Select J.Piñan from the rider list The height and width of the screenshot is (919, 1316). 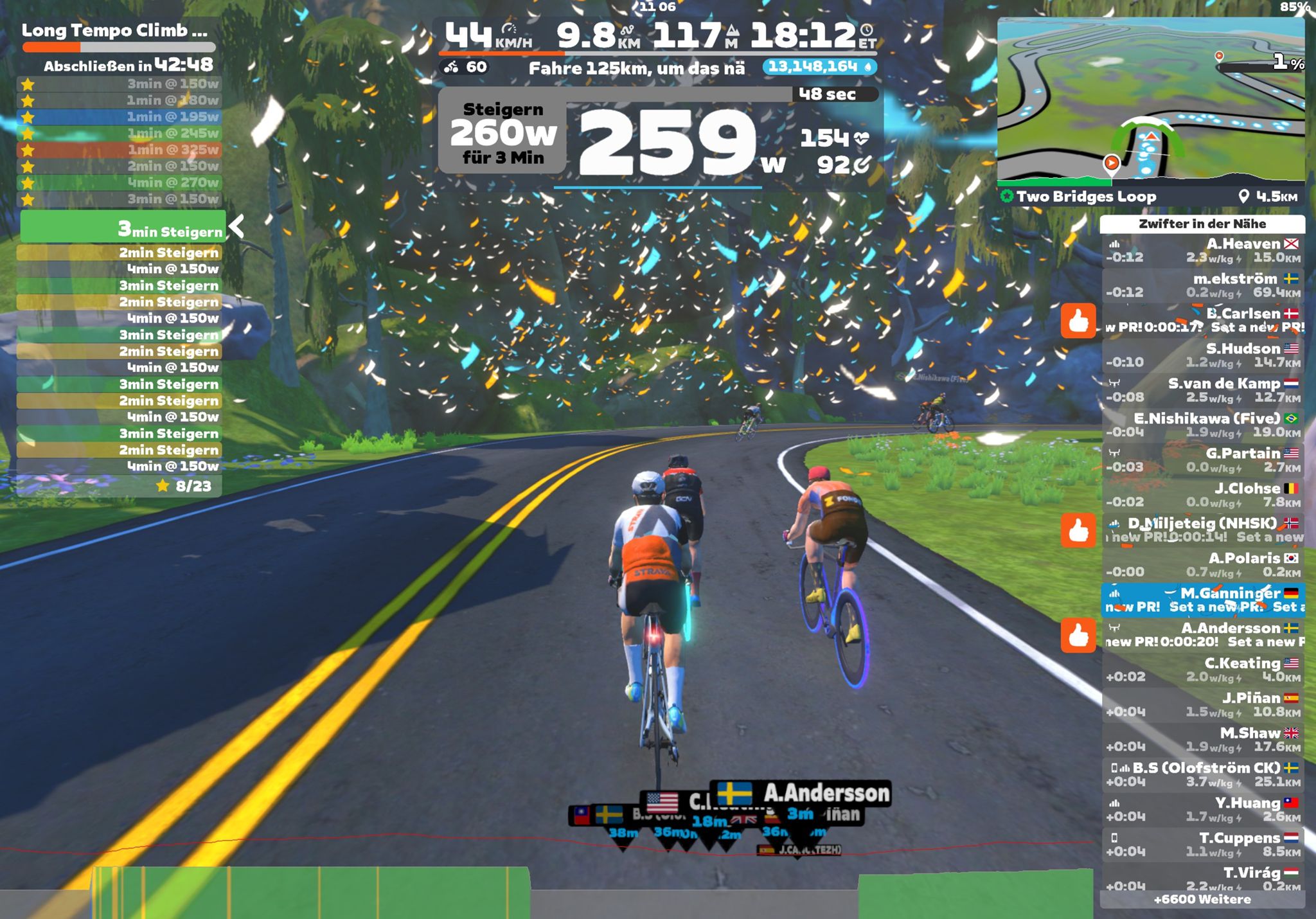point(1202,704)
